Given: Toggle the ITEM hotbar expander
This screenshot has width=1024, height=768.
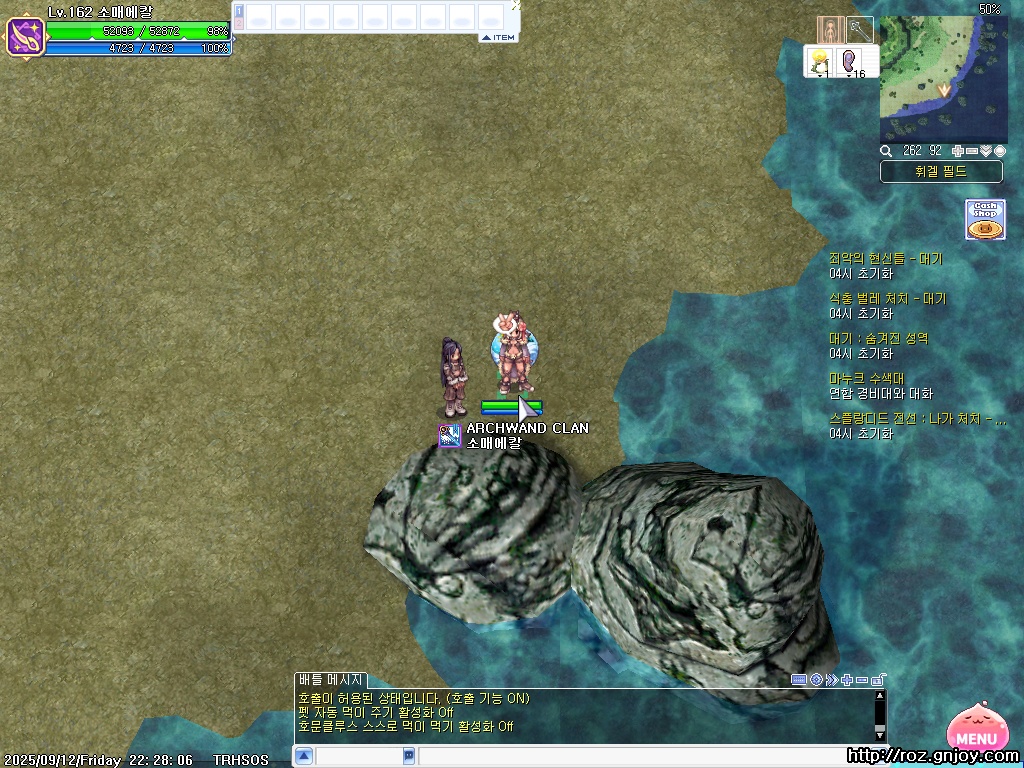Looking at the screenshot, I should tap(498, 38).
